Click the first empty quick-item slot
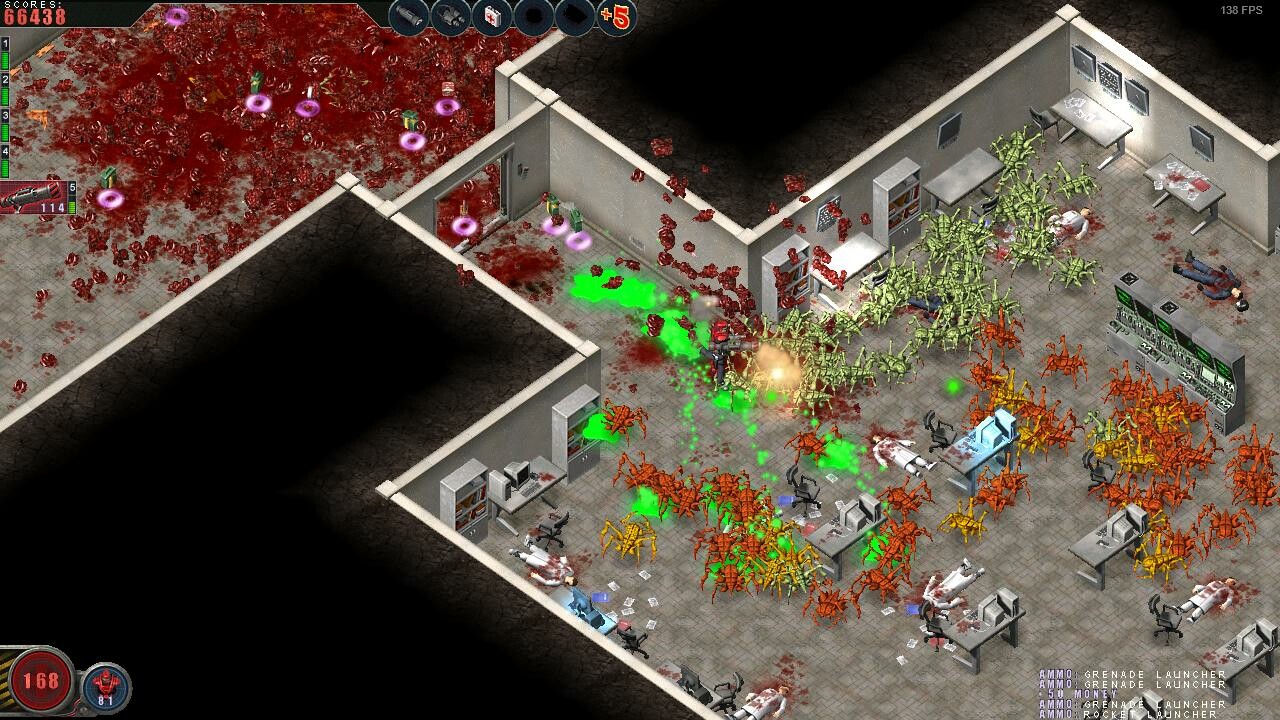The width and height of the screenshot is (1280, 720). [x=533, y=16]
